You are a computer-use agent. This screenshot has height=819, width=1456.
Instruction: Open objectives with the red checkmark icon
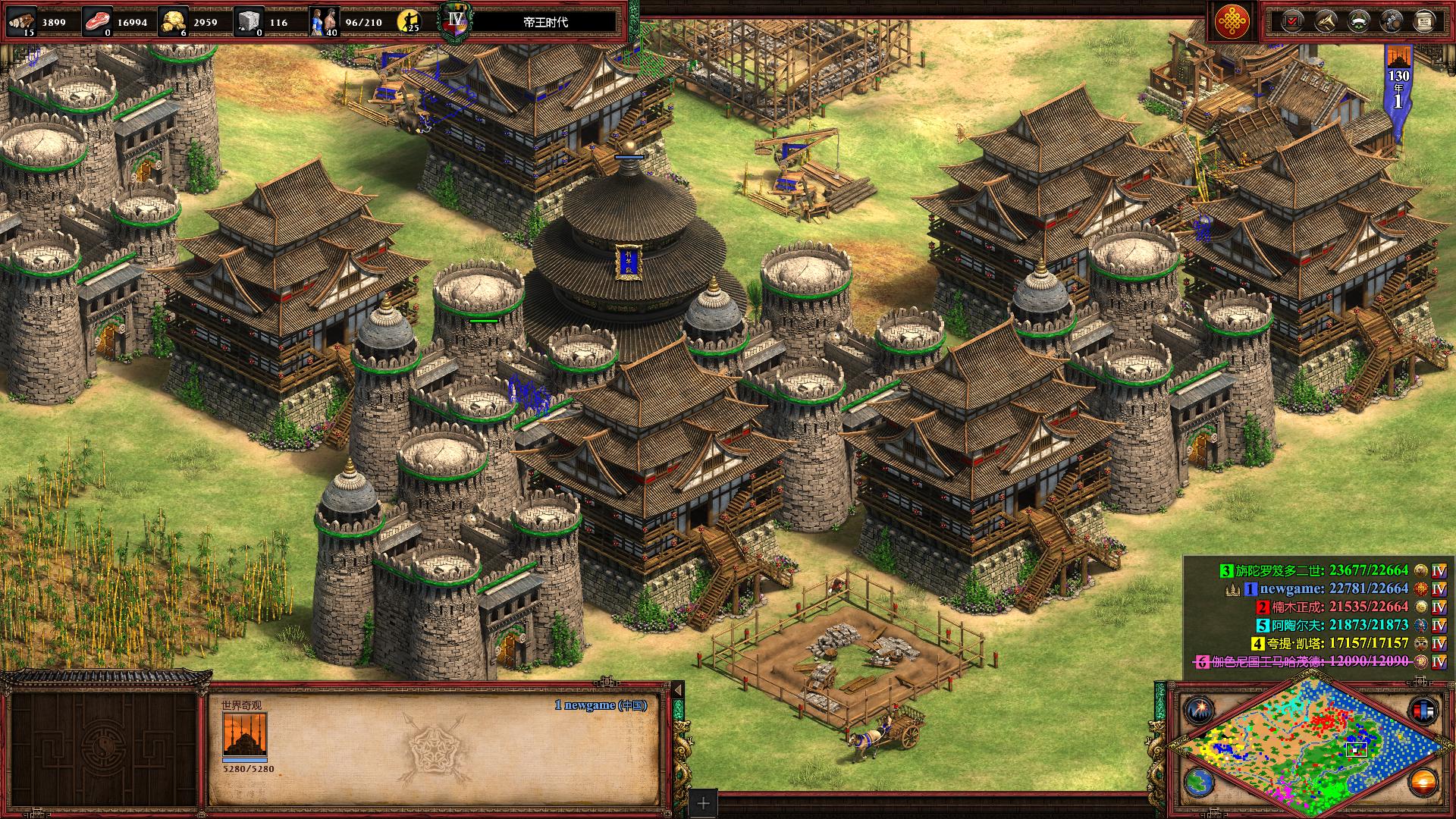[1291, 21]
